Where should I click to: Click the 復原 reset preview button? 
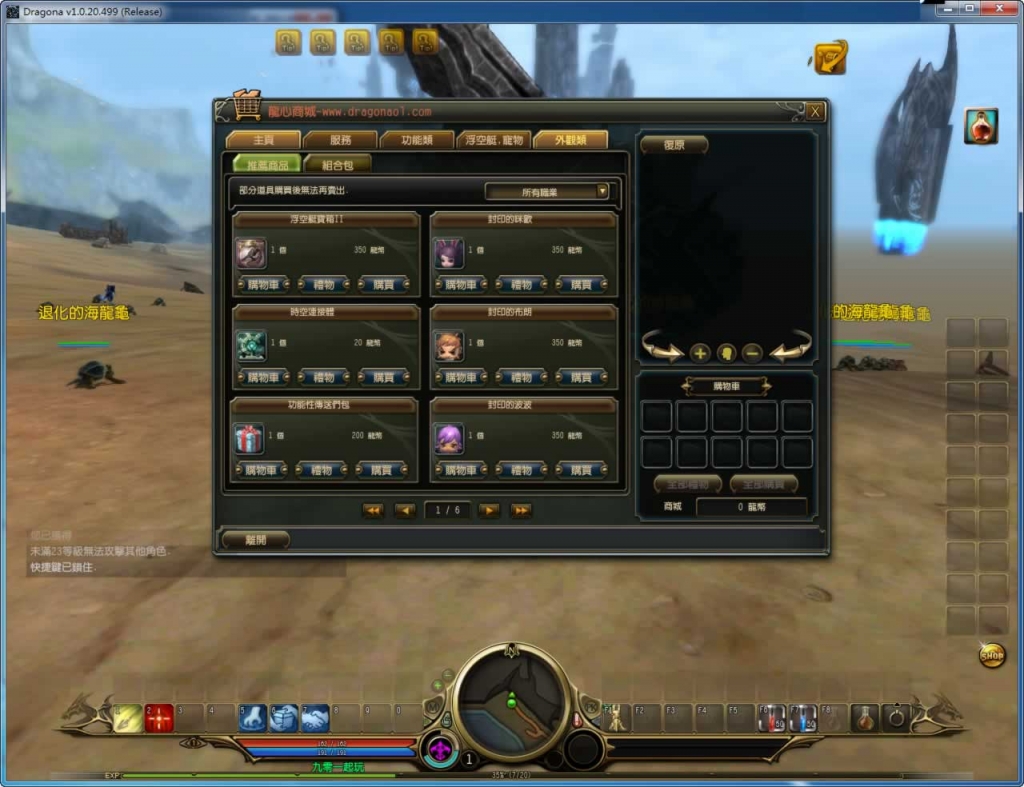pos(674,145)
